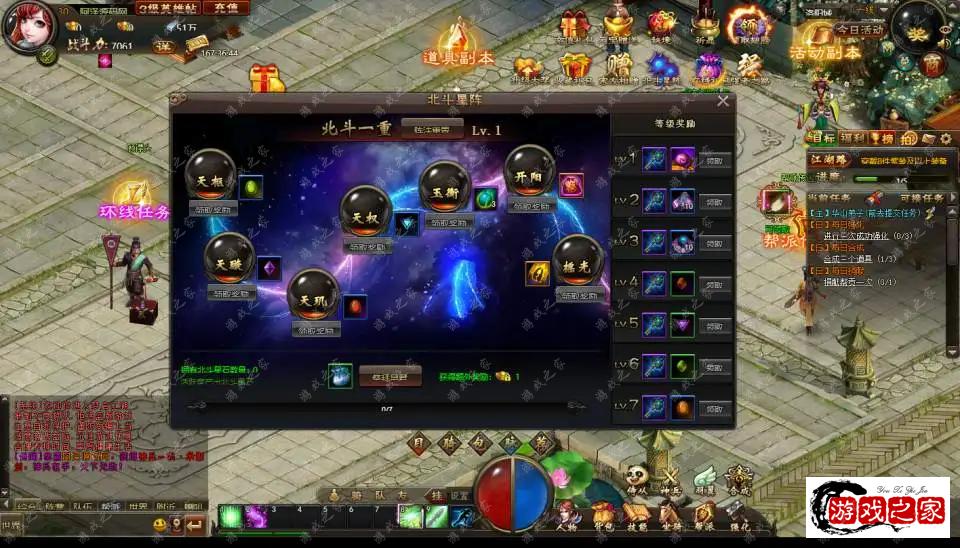Screen dimensions: 960x548
Task: Switch to the 福利 tab
Action: point(852,138)
